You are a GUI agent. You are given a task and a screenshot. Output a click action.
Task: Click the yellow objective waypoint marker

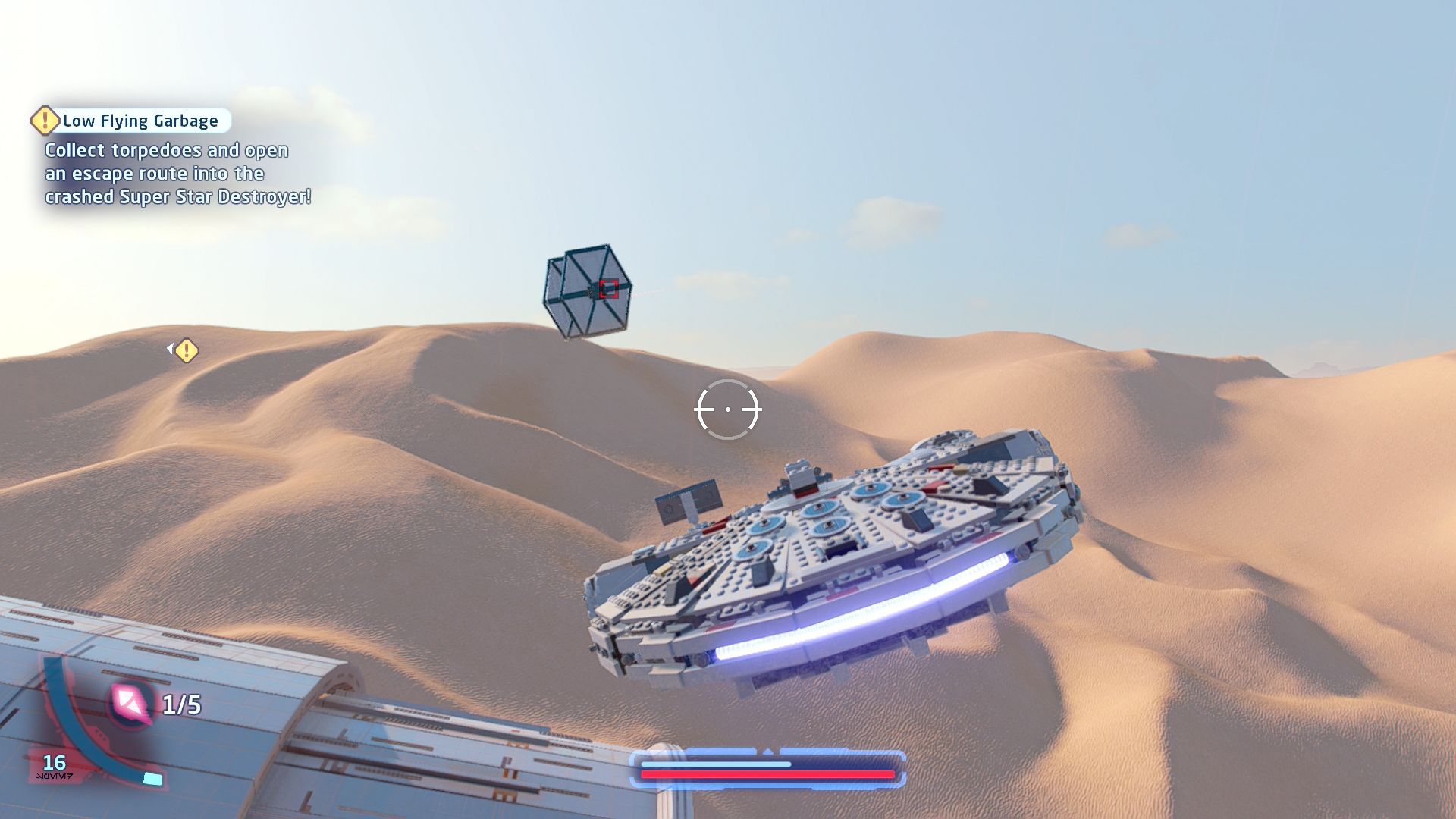[186, 350]
